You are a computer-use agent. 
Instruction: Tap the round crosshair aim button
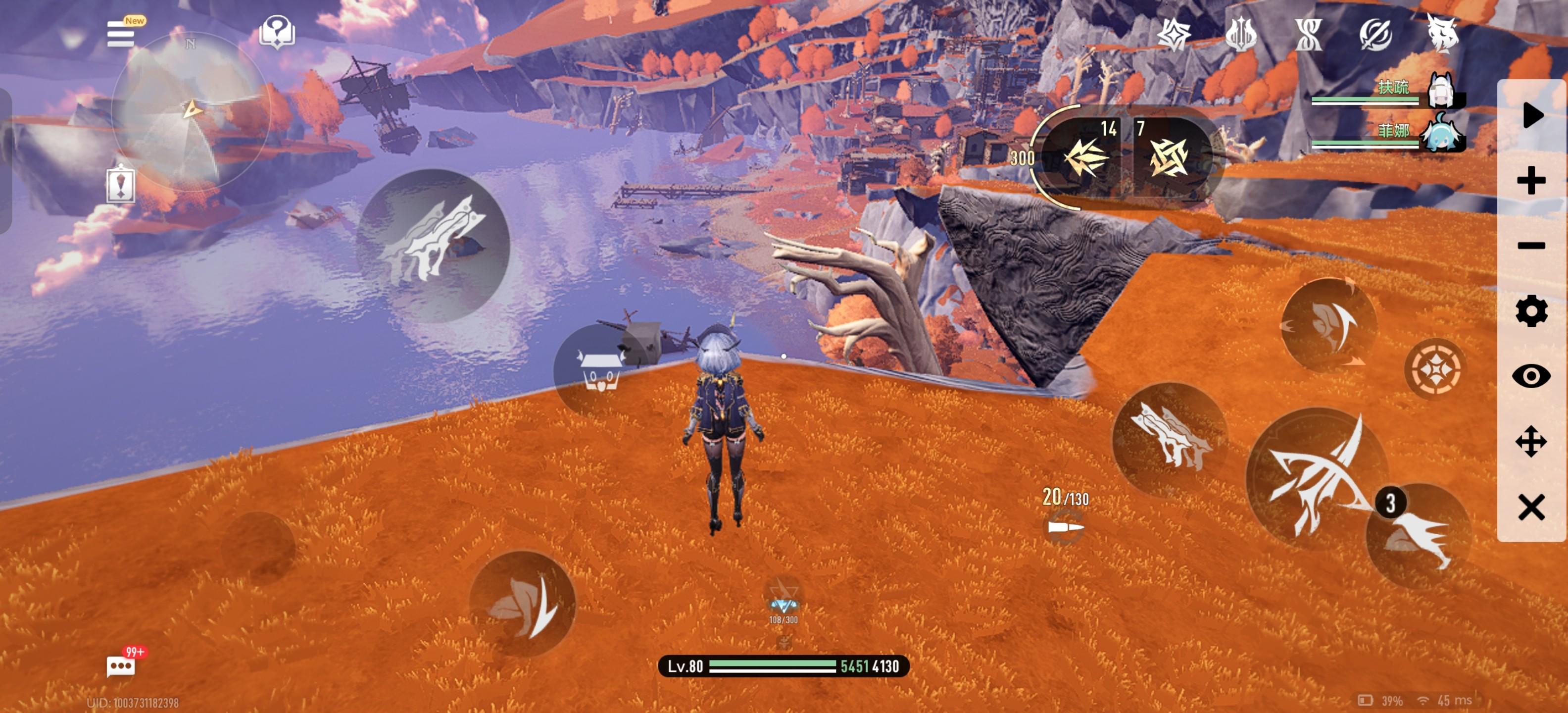(1435, 369)
